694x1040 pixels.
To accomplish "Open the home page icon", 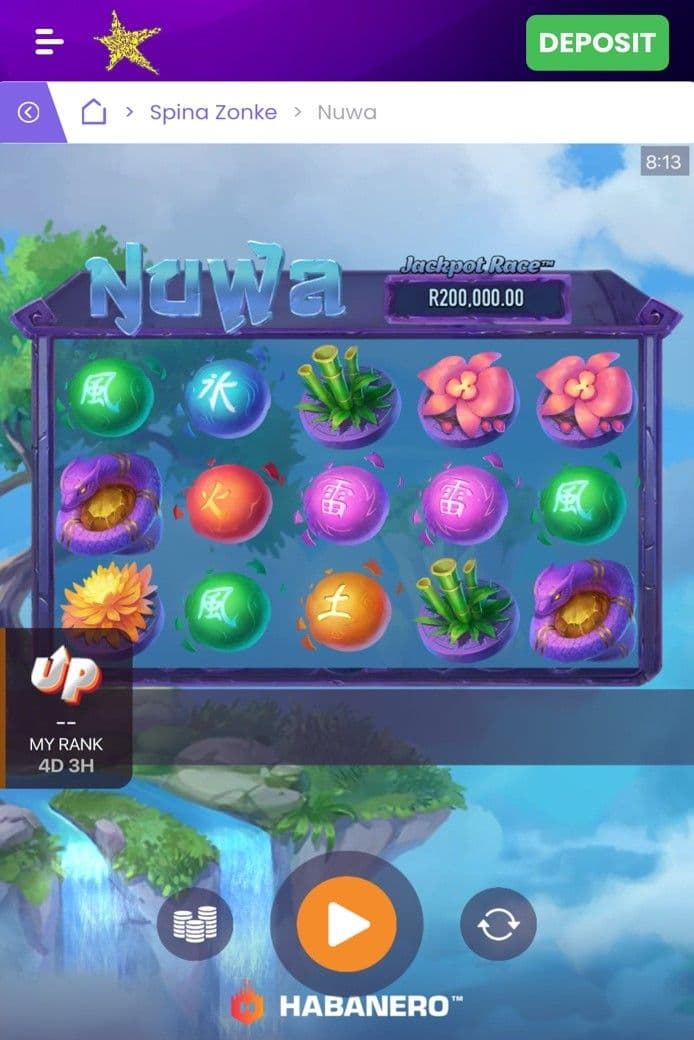I will [x=93, y=112].
